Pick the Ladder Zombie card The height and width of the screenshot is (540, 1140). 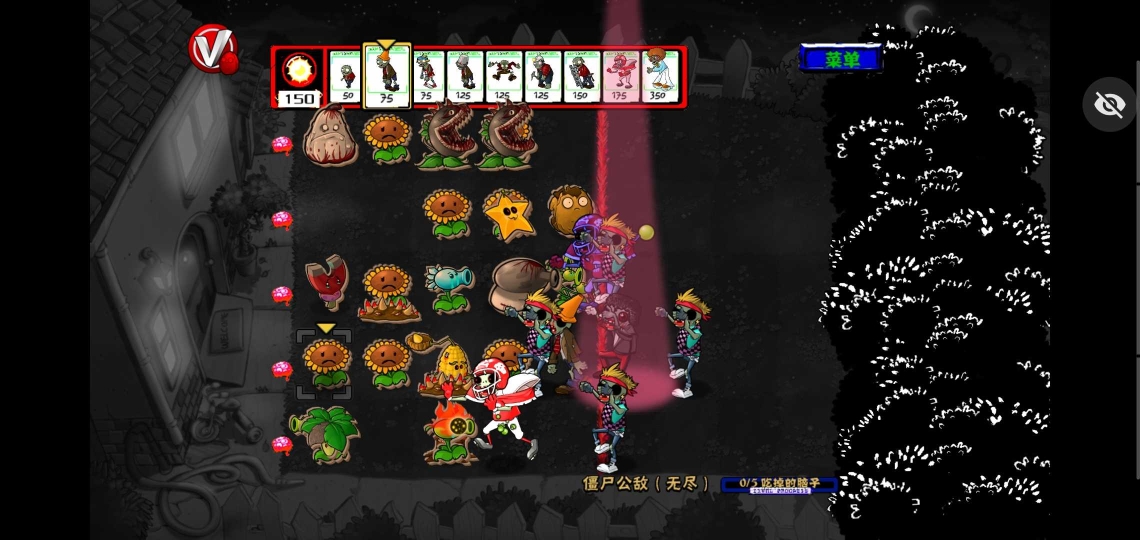(x=580, y=75)
